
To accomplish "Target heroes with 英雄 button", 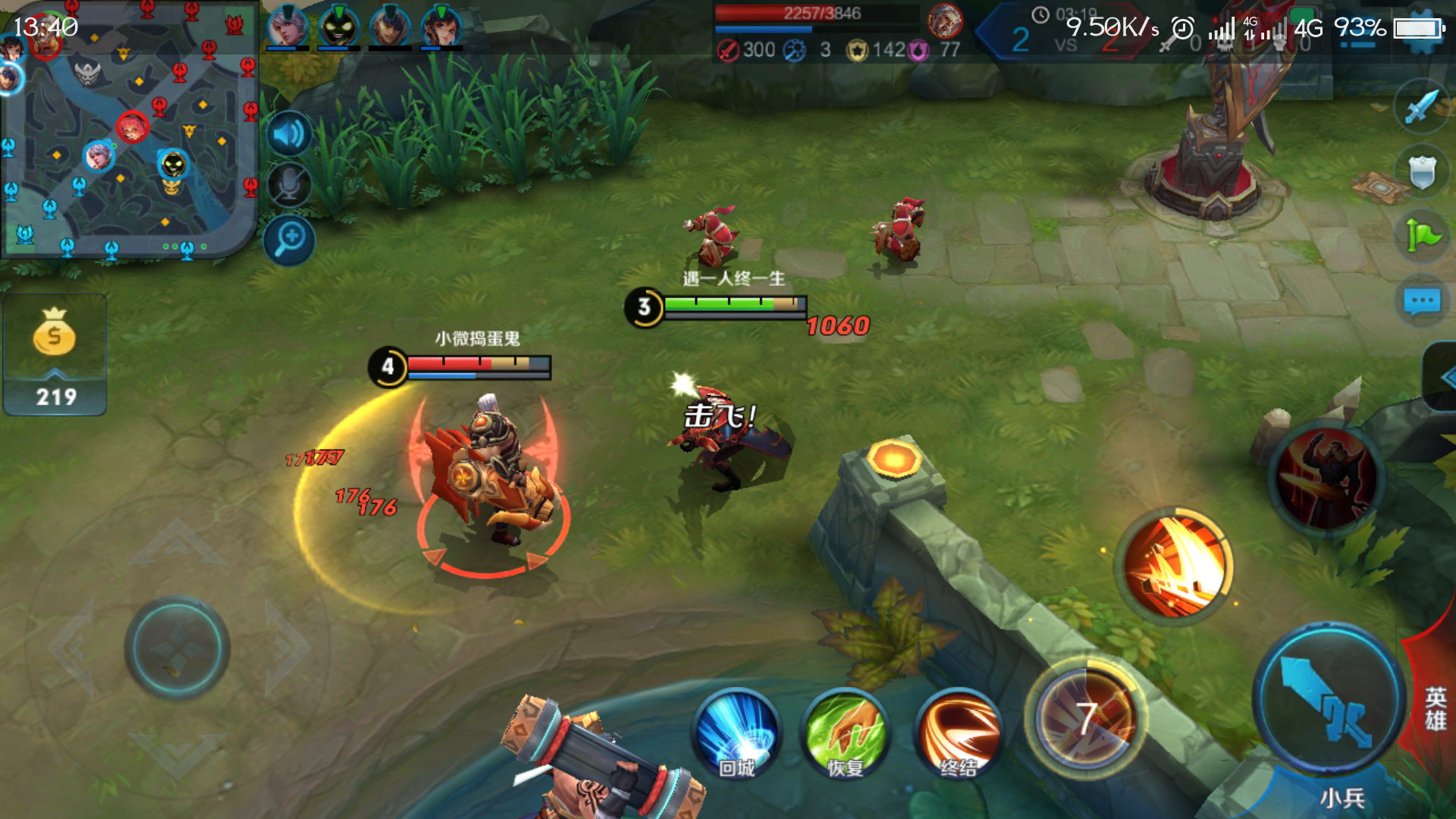I will (1435, 709).
